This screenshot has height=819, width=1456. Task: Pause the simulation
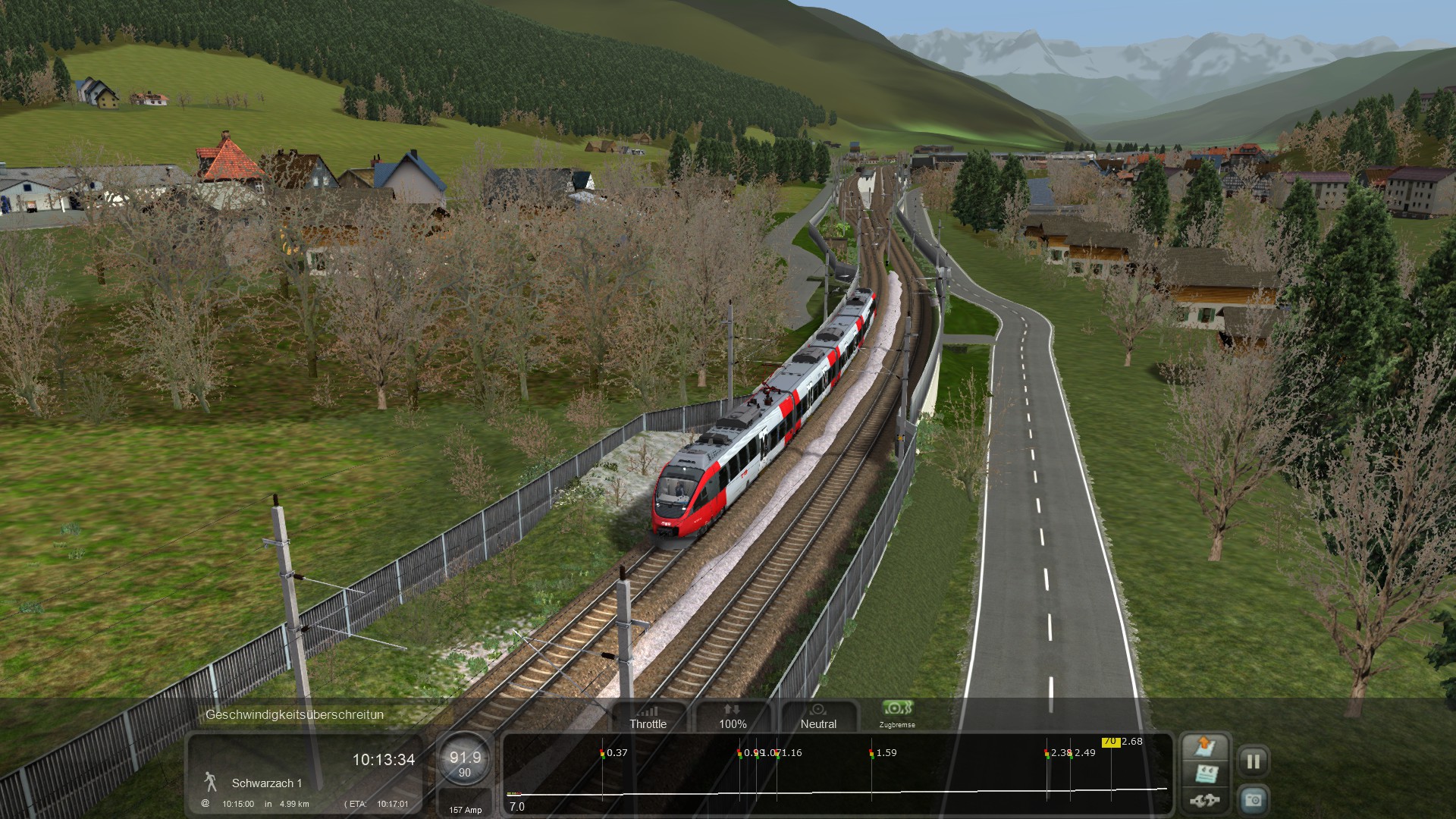[1253, 761]
